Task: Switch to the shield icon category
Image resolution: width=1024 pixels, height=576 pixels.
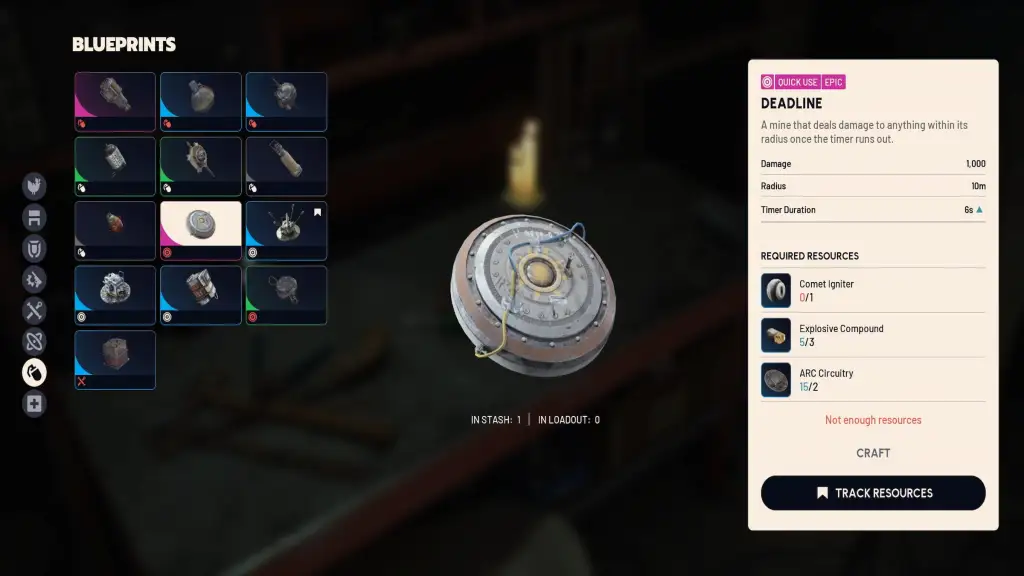Action: pos(35,248)
